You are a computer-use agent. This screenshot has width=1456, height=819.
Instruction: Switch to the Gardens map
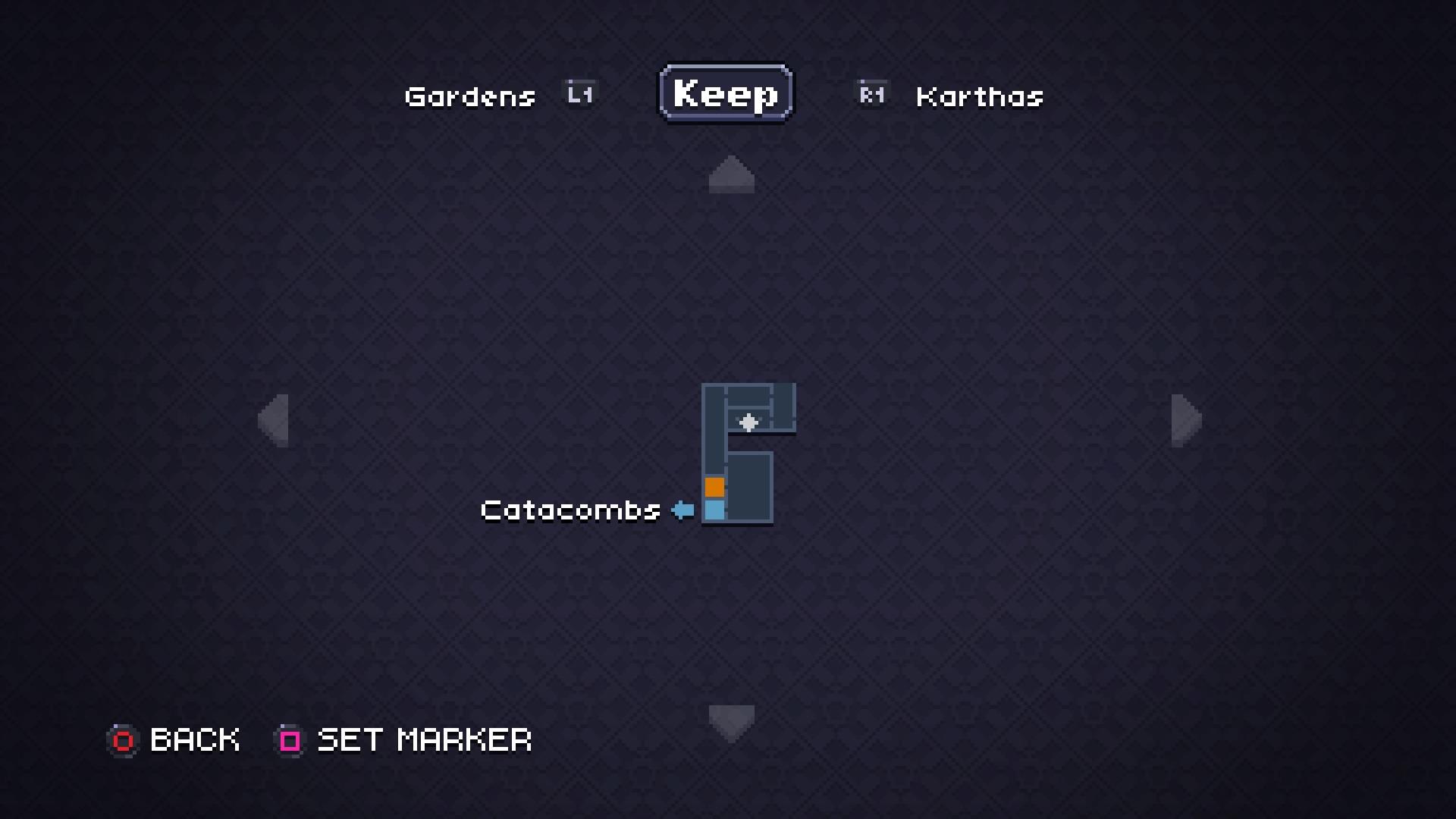[469, 96]
